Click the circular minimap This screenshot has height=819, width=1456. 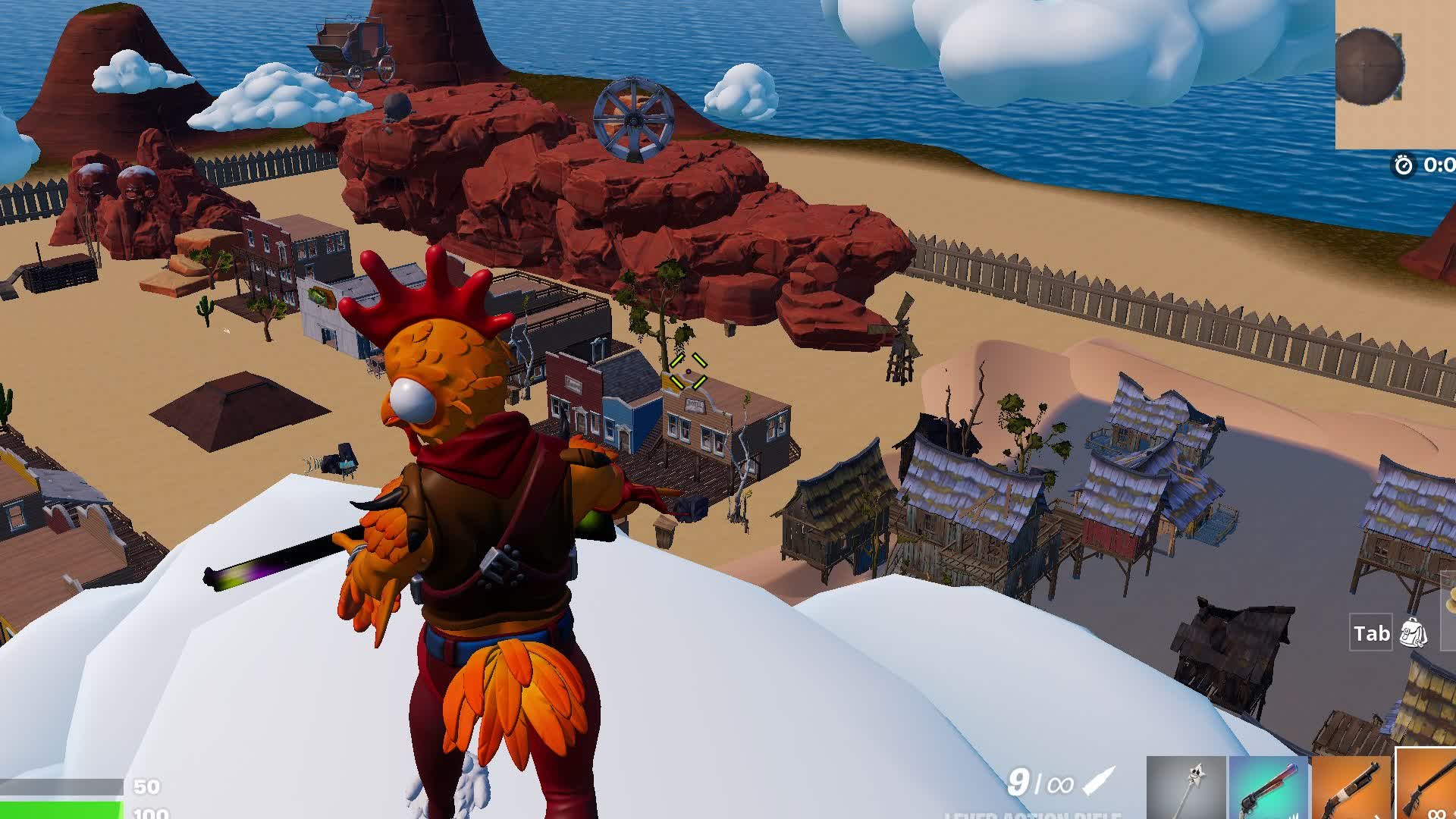click(1370, 67)
